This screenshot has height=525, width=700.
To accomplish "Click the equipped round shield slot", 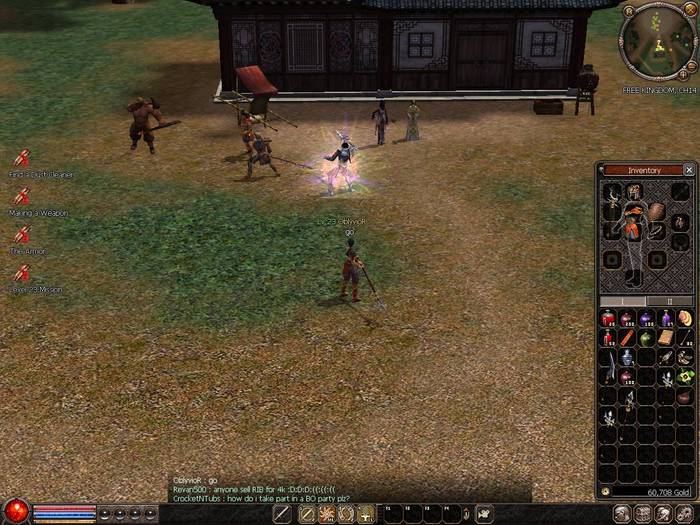I will pyautogui.click(x=656, y=210).
